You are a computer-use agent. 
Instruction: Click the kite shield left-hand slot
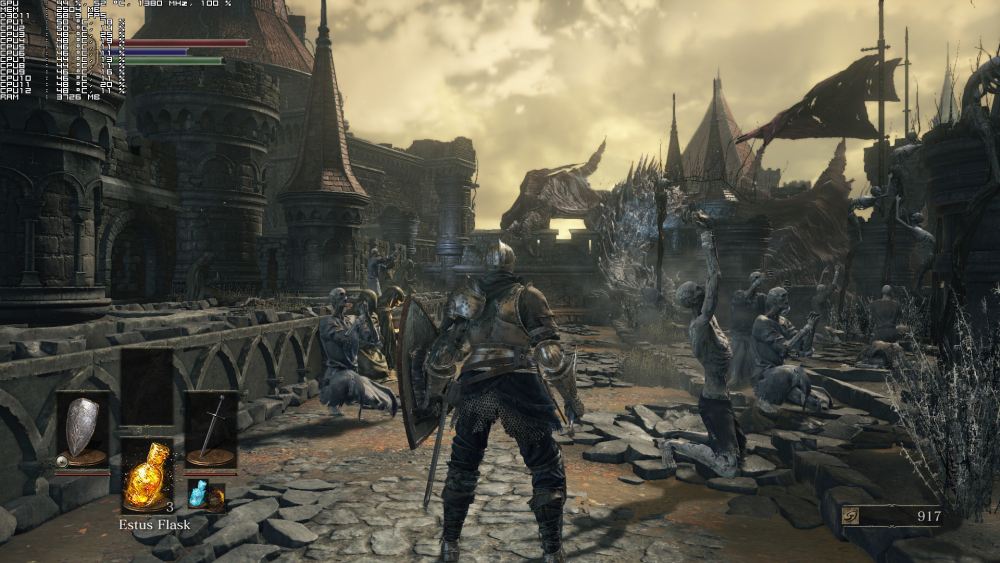tap(82, 430)
